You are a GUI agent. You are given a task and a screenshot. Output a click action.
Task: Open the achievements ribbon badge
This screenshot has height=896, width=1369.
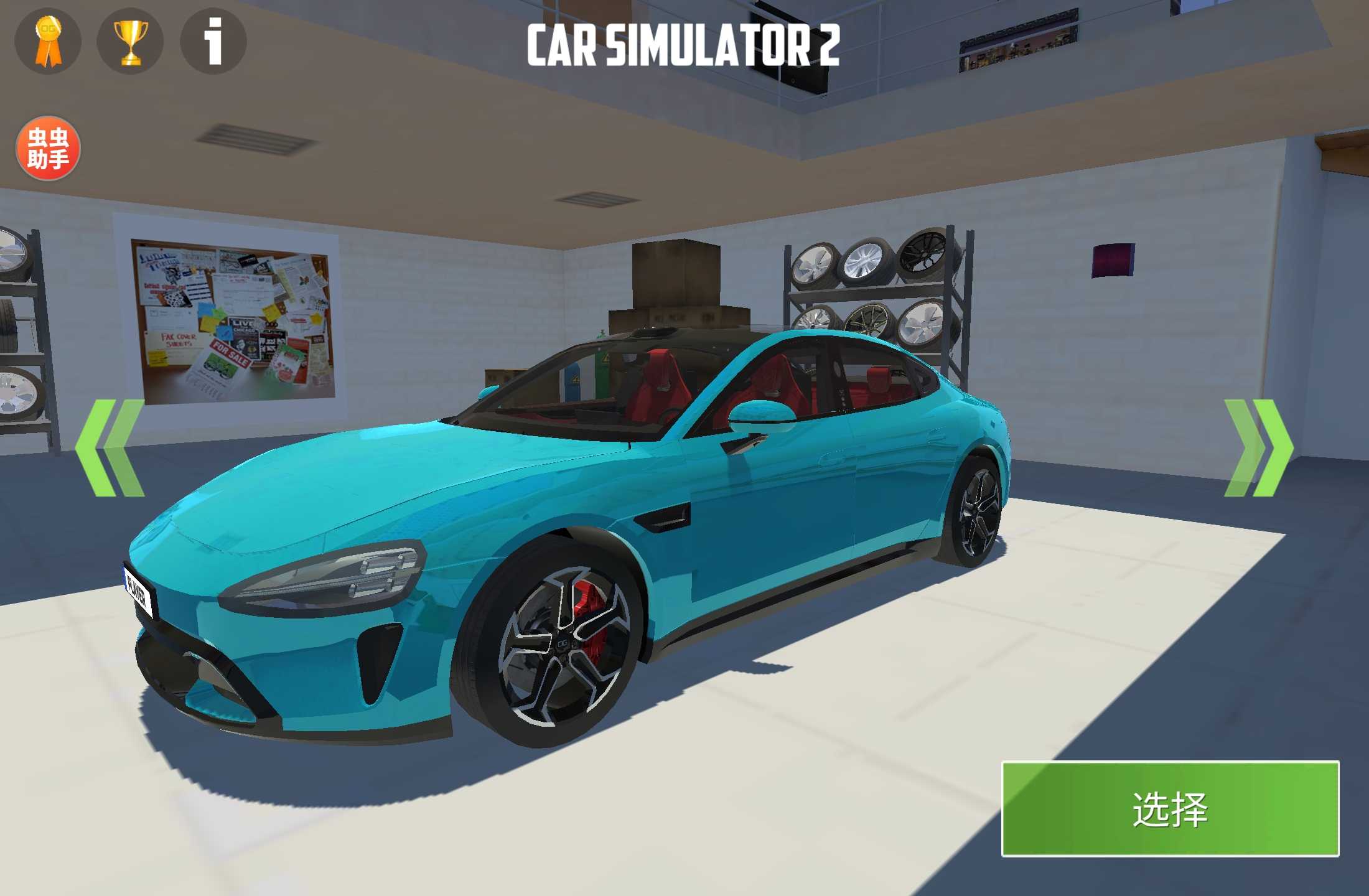point(48,42)
